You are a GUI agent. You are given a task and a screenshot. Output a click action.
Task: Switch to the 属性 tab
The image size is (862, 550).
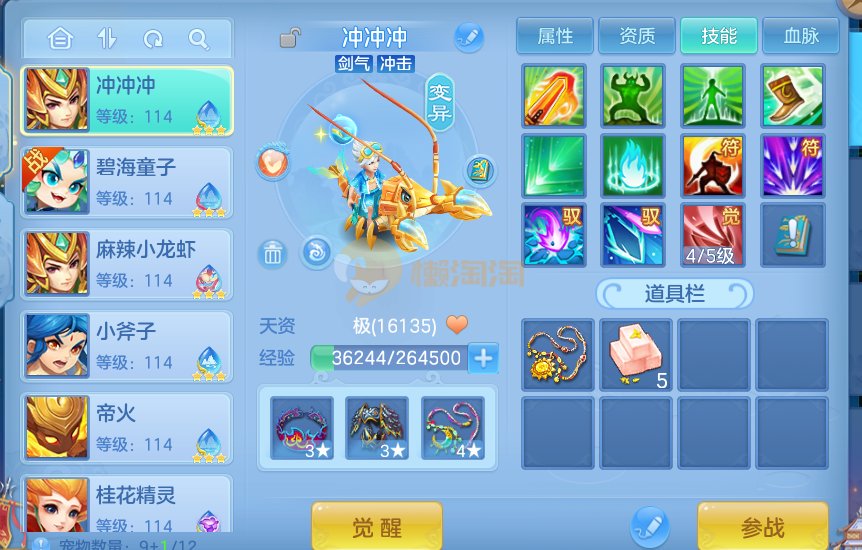point(555,37)
